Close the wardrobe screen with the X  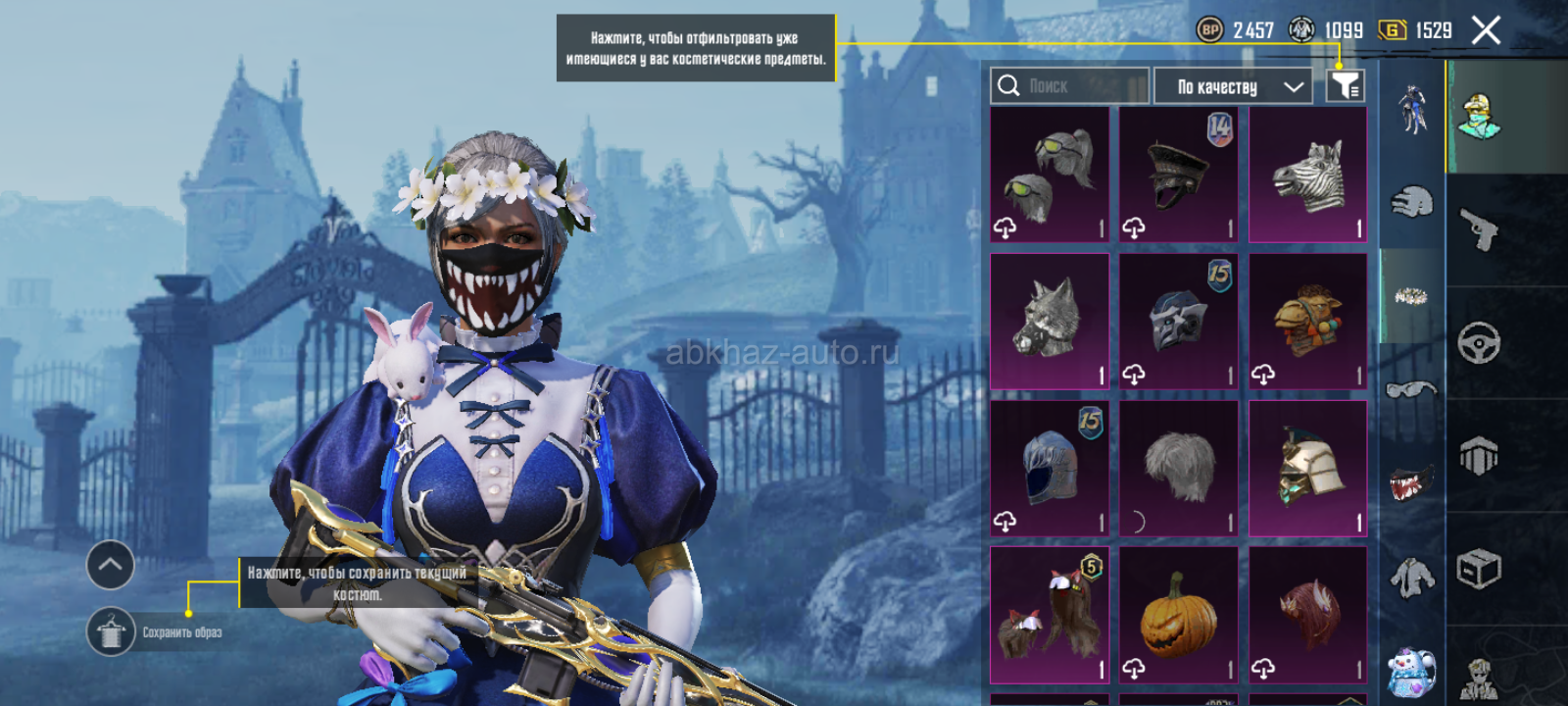(1486, 31)
